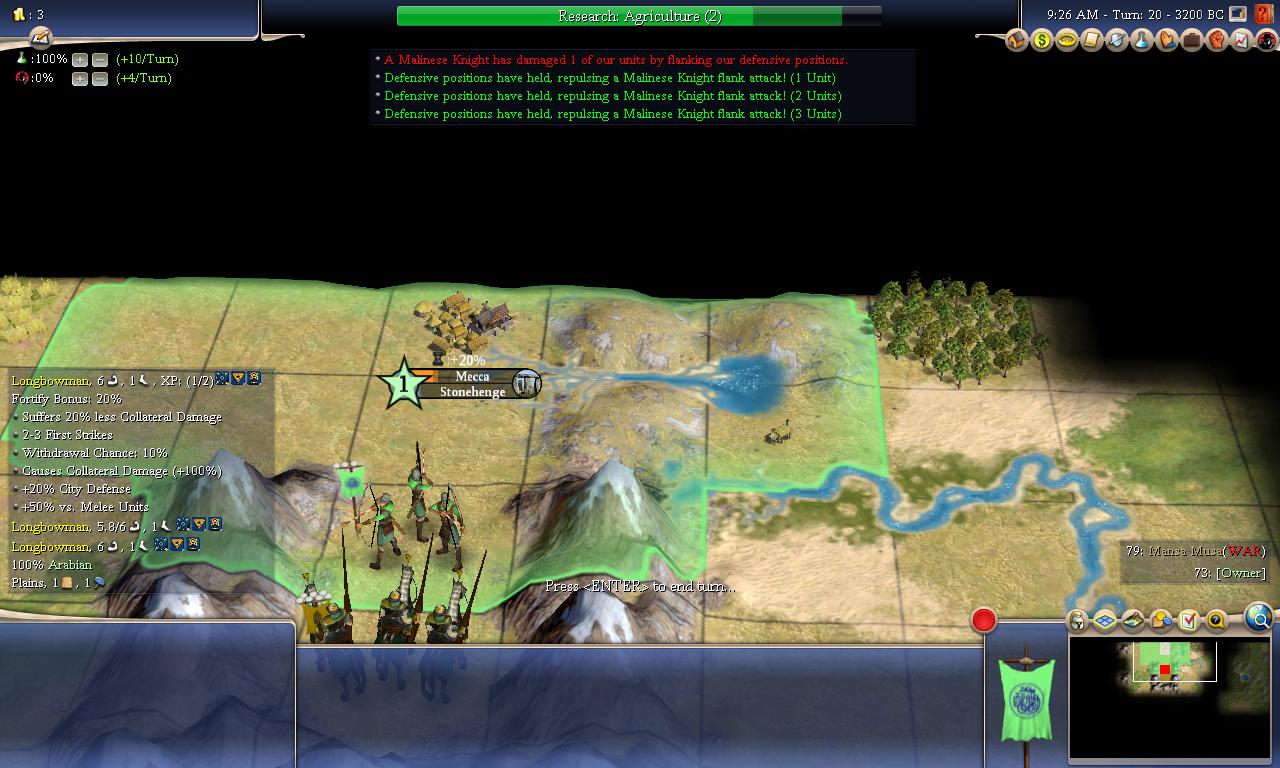Open the Civilopedia question mark book
This screenshot has height=768, width=1280.
[1264, 15]
